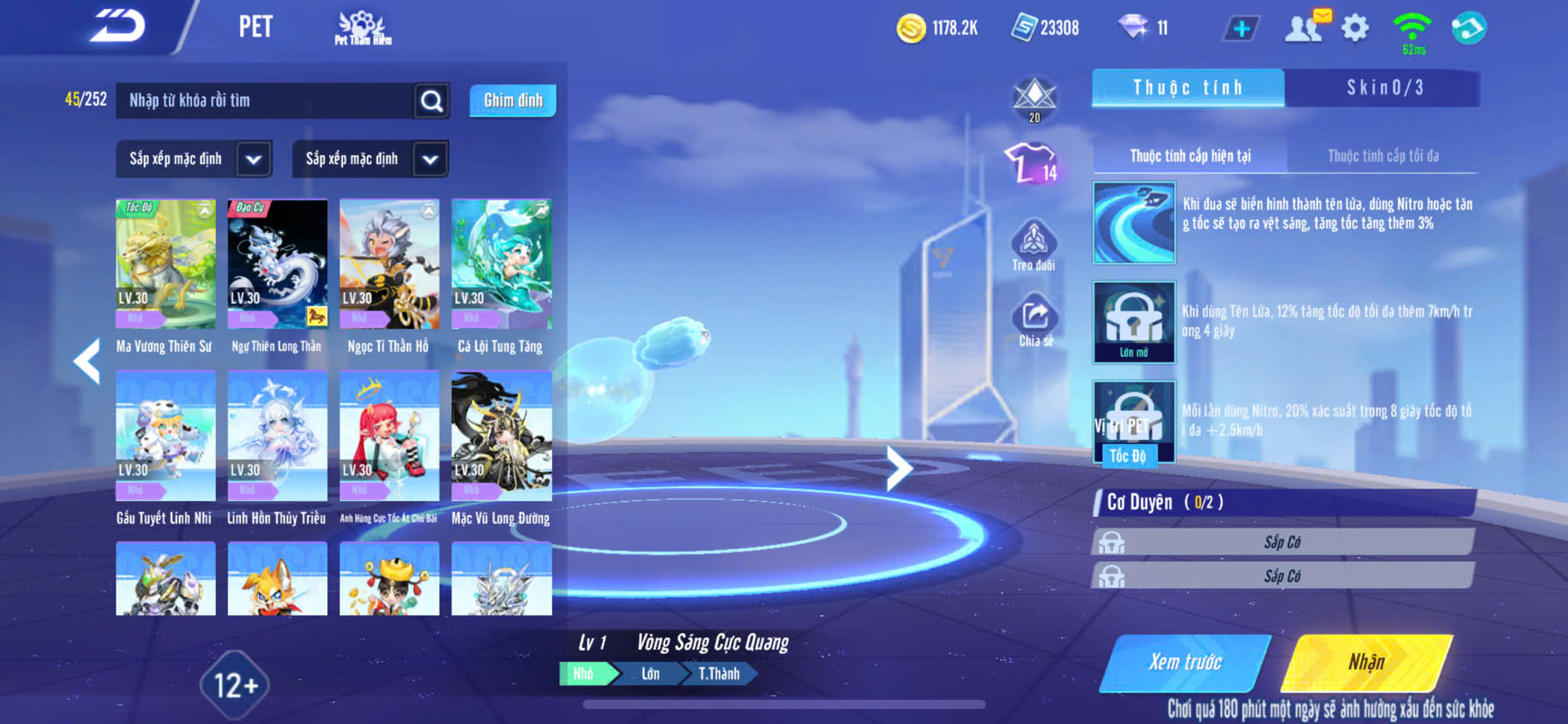This screenshot has width=1568, height=724.
Task: Tap the magnifier search button
Action: pyautogui.click(x=431, y=101)
